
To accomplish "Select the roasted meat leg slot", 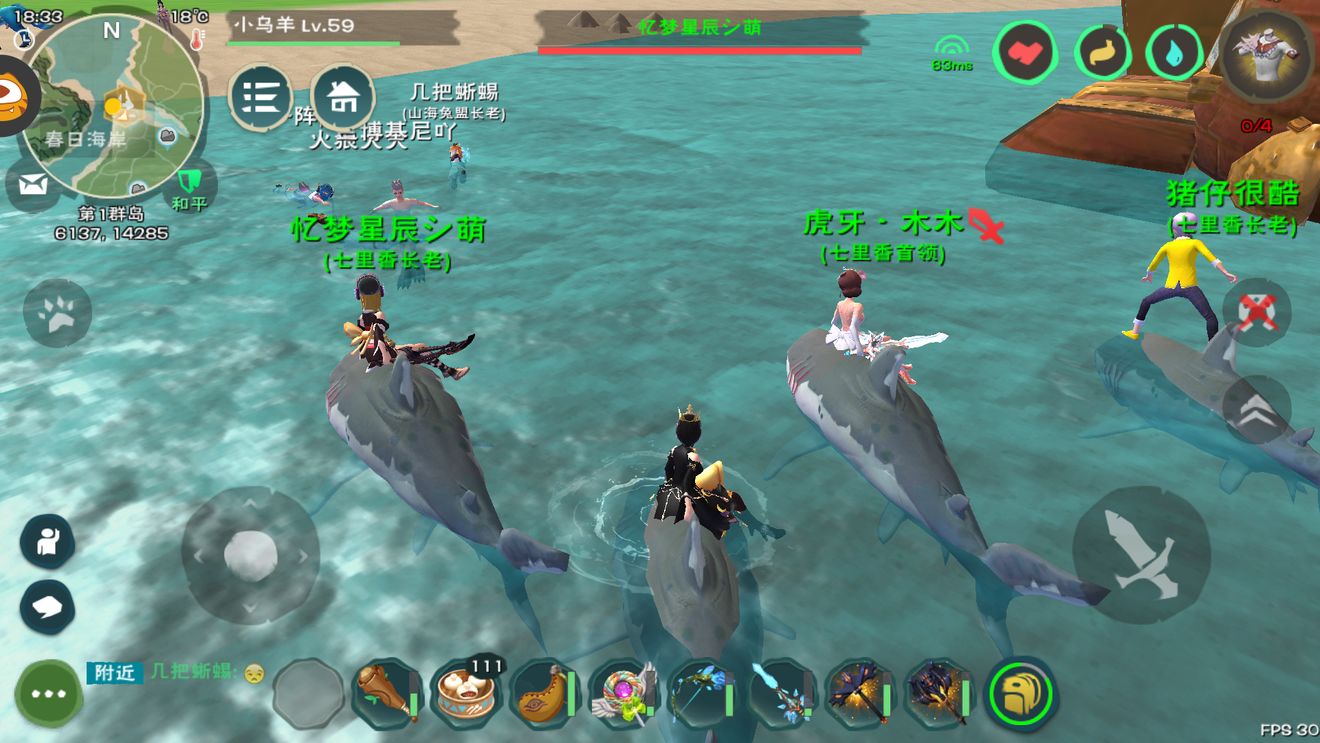I will pos(386,690).
